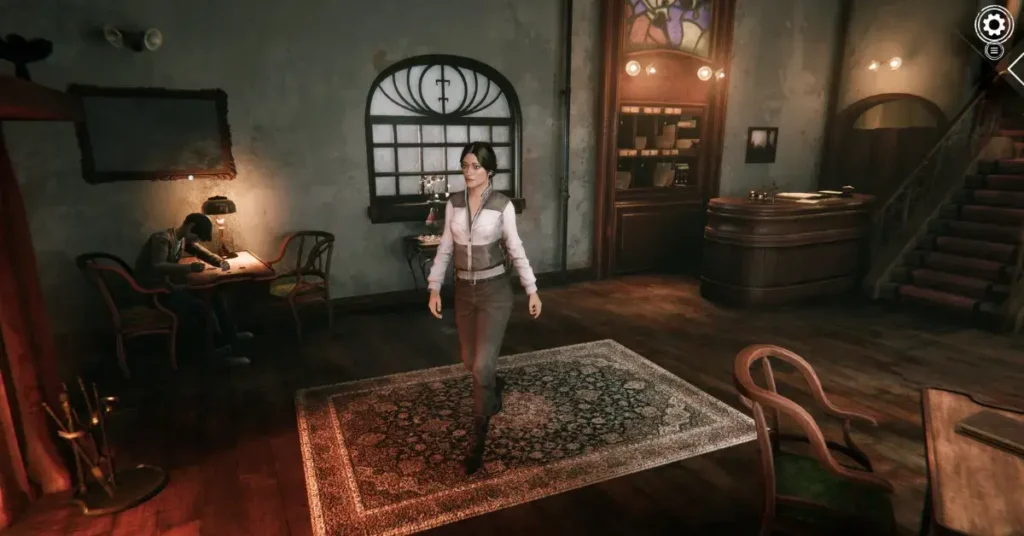Select the white diamond marker at screen edge
The height and width of the screenshot is (536, 1024).
[1017, 66]
